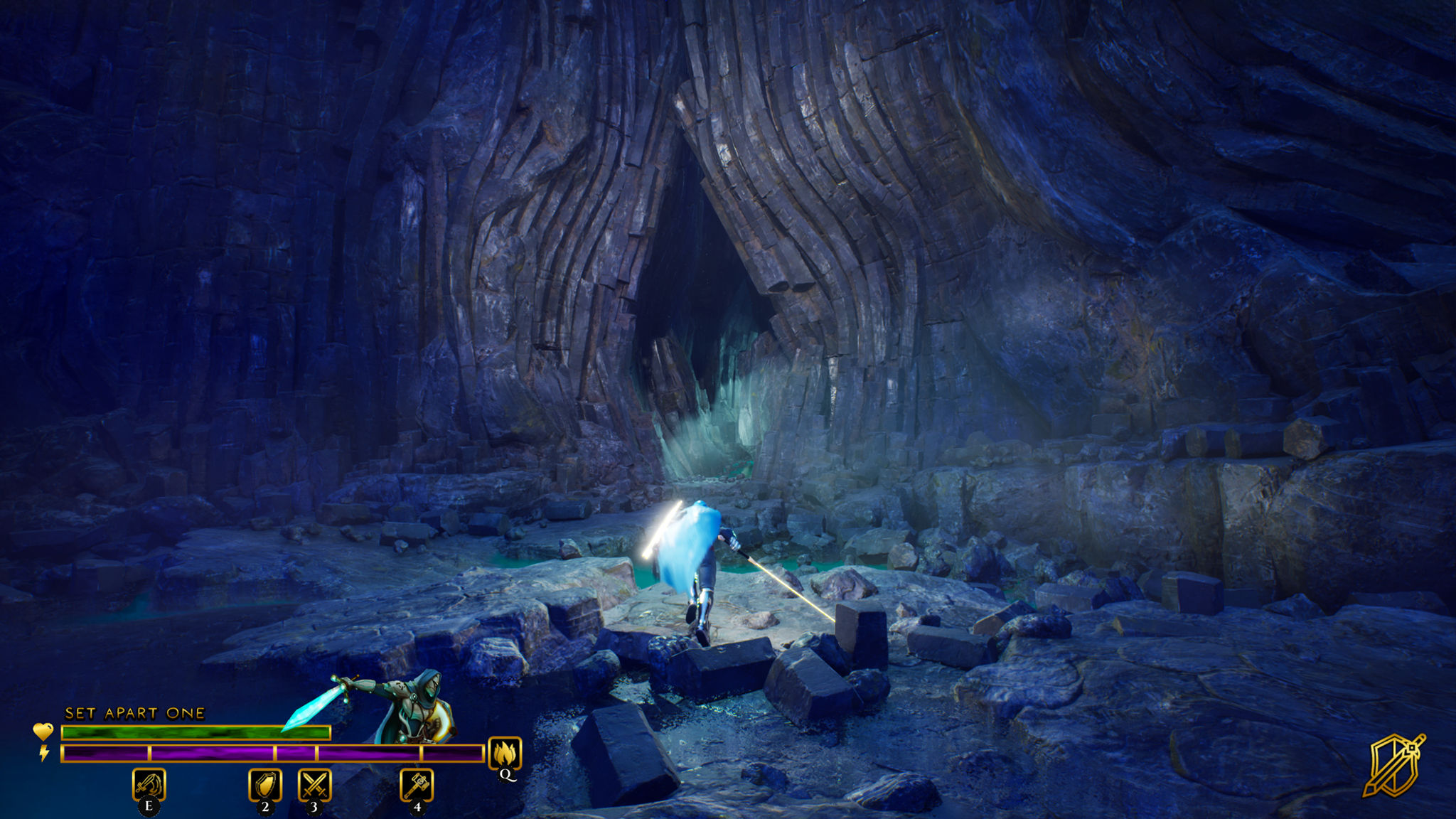1456x819 pixels.
Task: Trigger the crossed swords ability
Action: tap(314, 784)
